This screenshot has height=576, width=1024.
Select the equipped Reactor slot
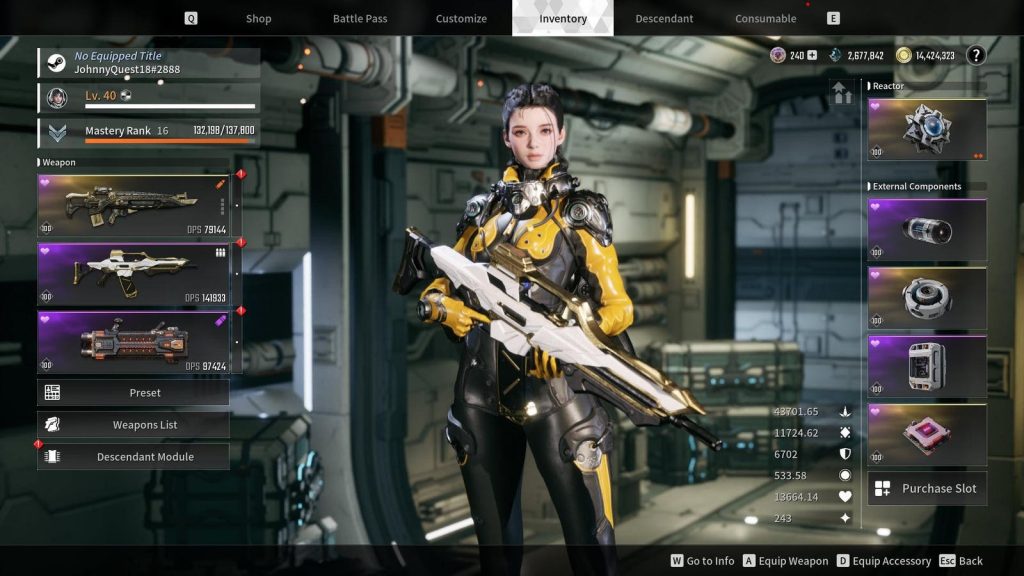(x=927, y=130)
